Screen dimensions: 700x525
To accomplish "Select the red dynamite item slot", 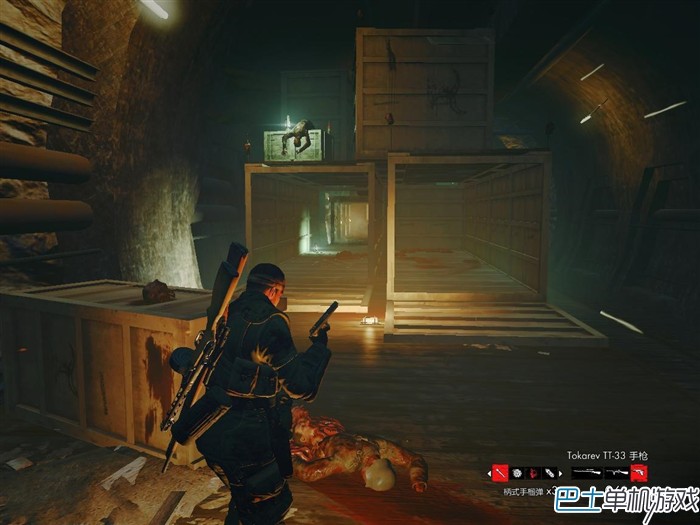I will point(534,473).
